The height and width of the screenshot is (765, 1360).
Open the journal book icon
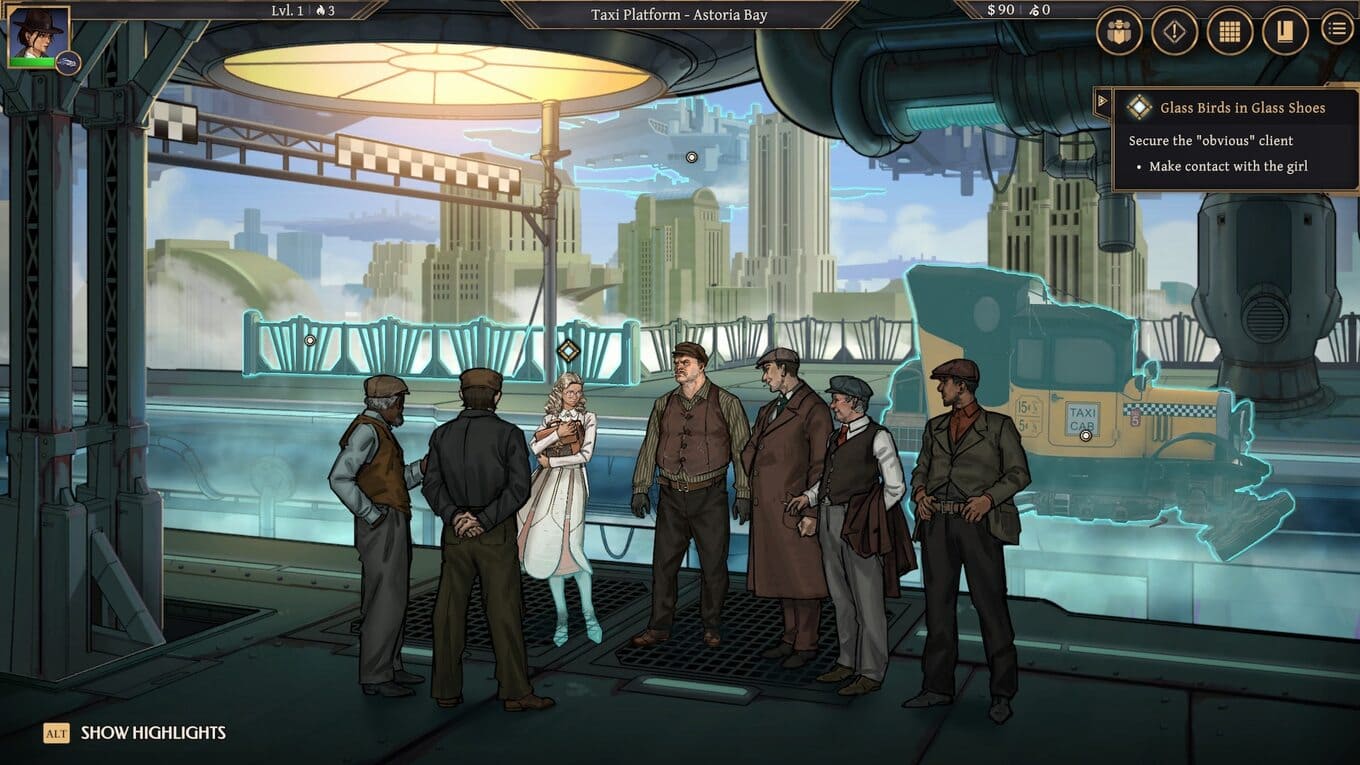(1285, 31)
